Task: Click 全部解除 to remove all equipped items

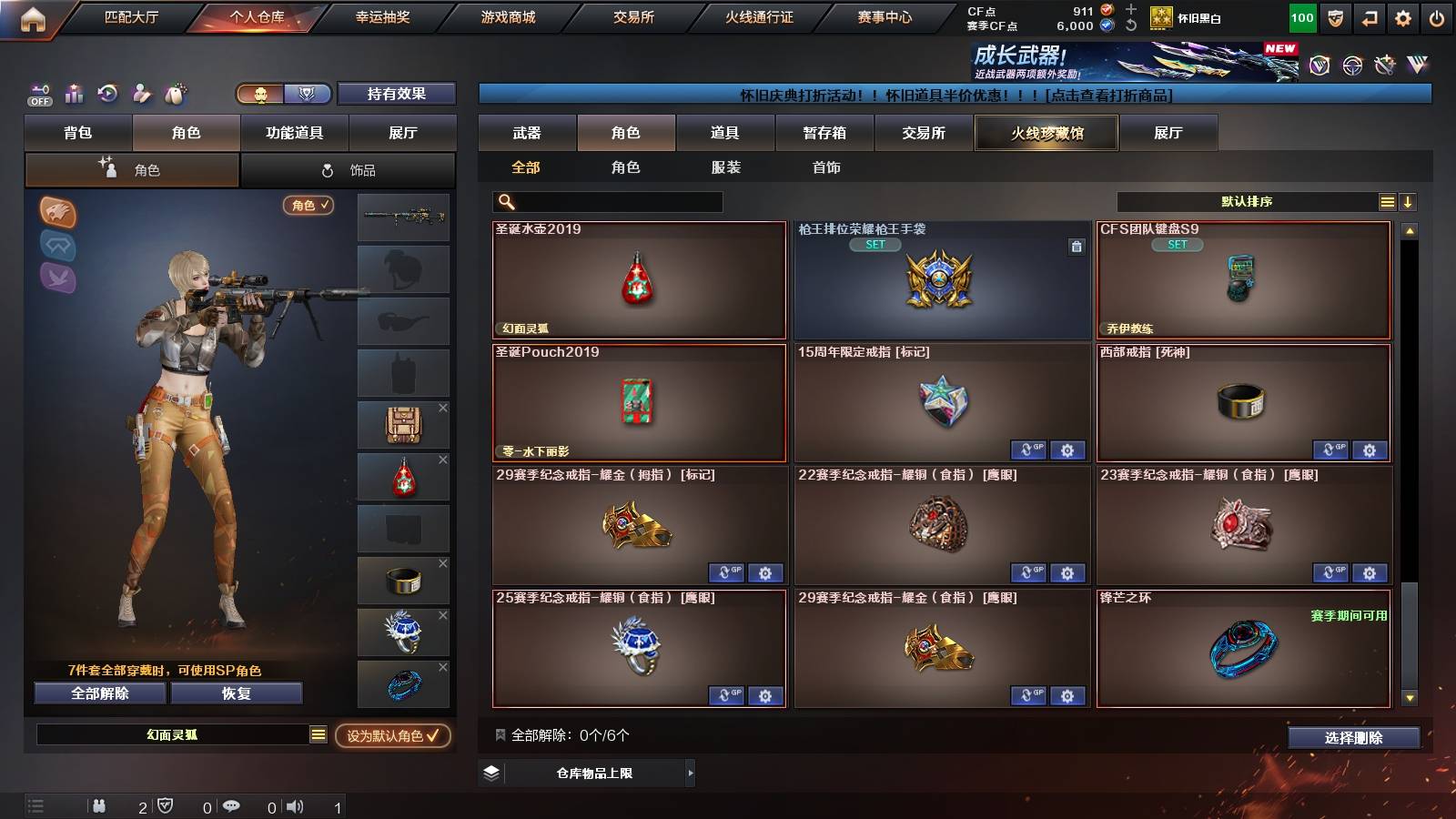Action: [x=98, y=693]
